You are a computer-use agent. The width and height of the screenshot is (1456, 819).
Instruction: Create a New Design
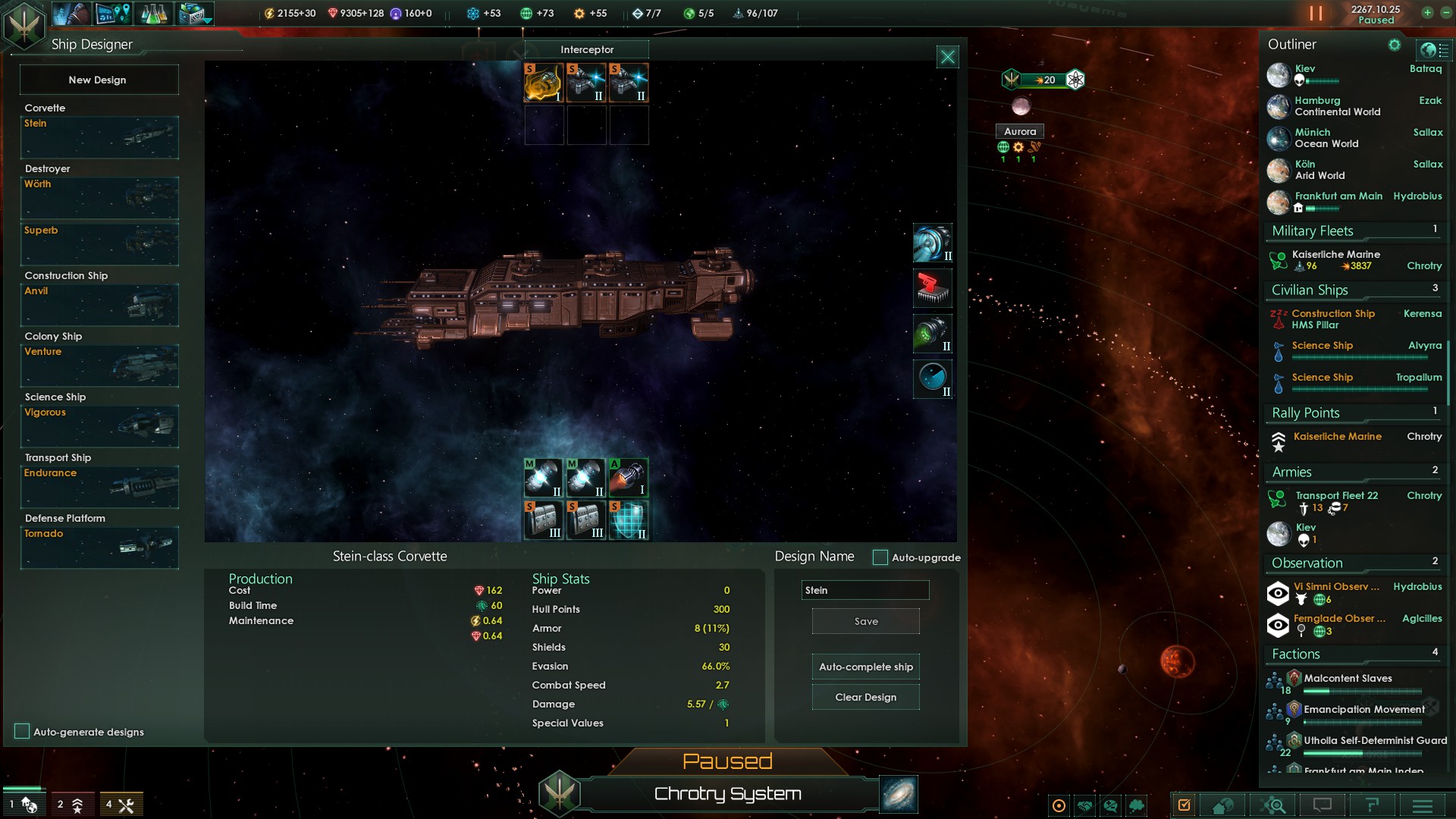click(98, 80)
